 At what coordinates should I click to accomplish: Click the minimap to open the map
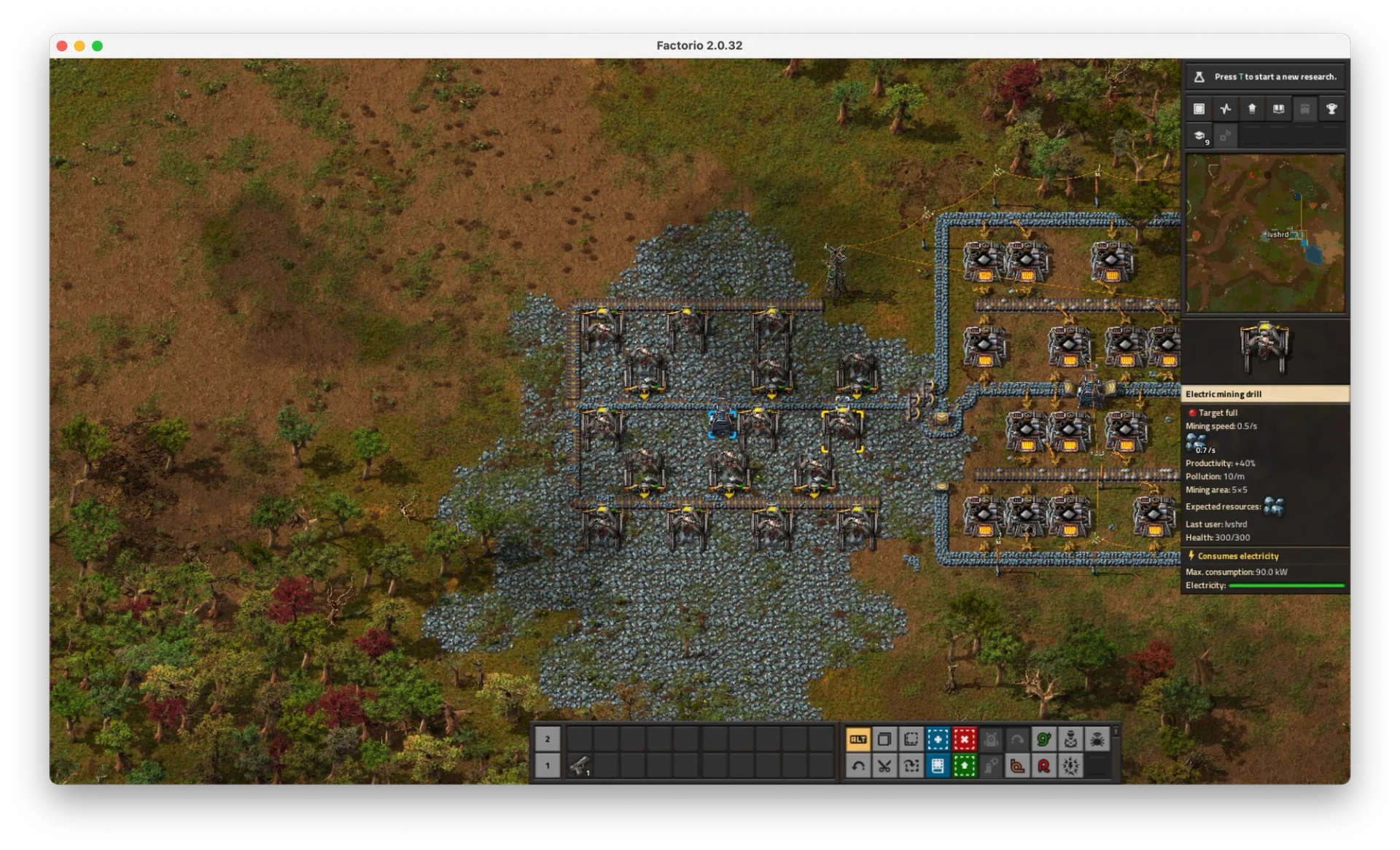[1265, 233]
